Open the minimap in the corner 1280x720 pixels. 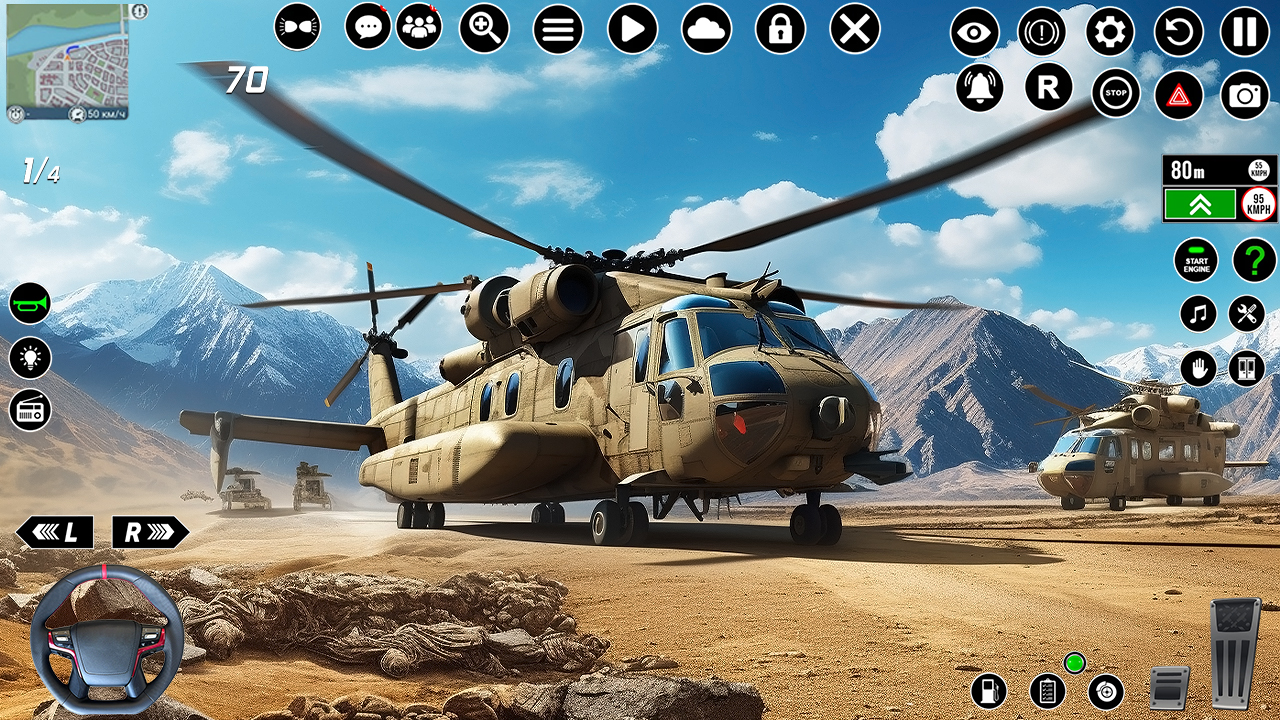click(68, 60)
